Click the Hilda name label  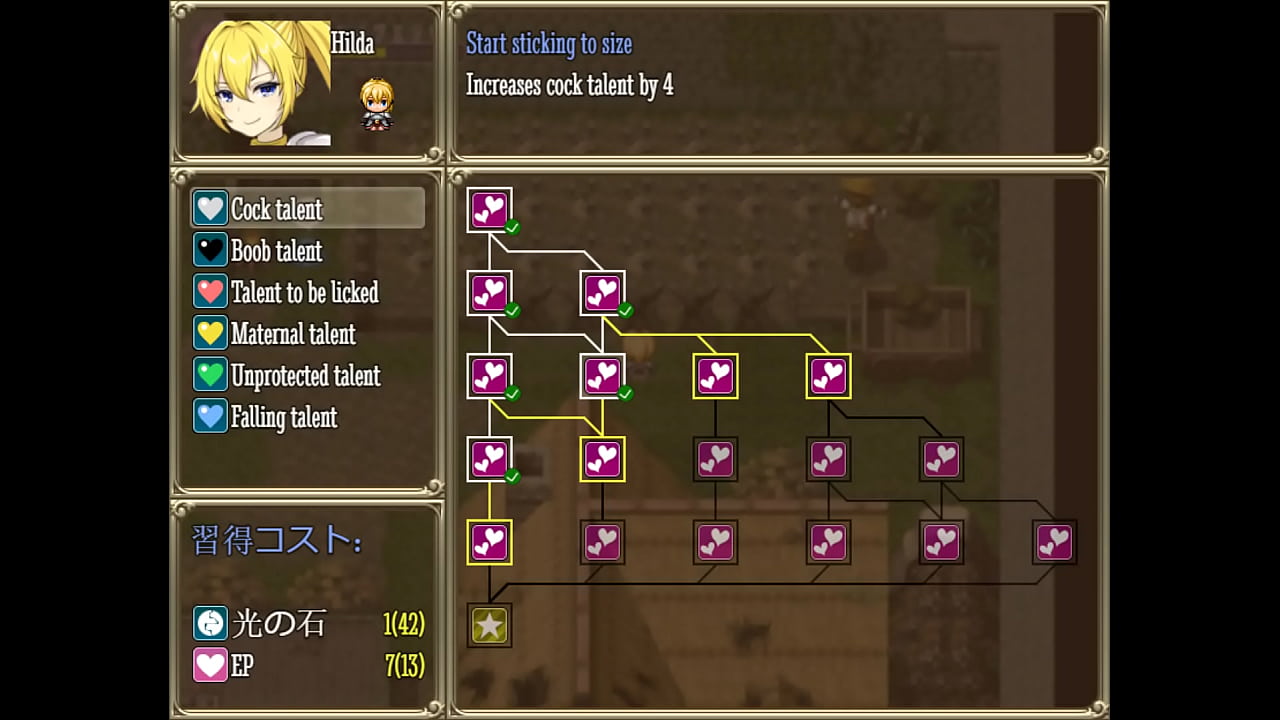353,44
